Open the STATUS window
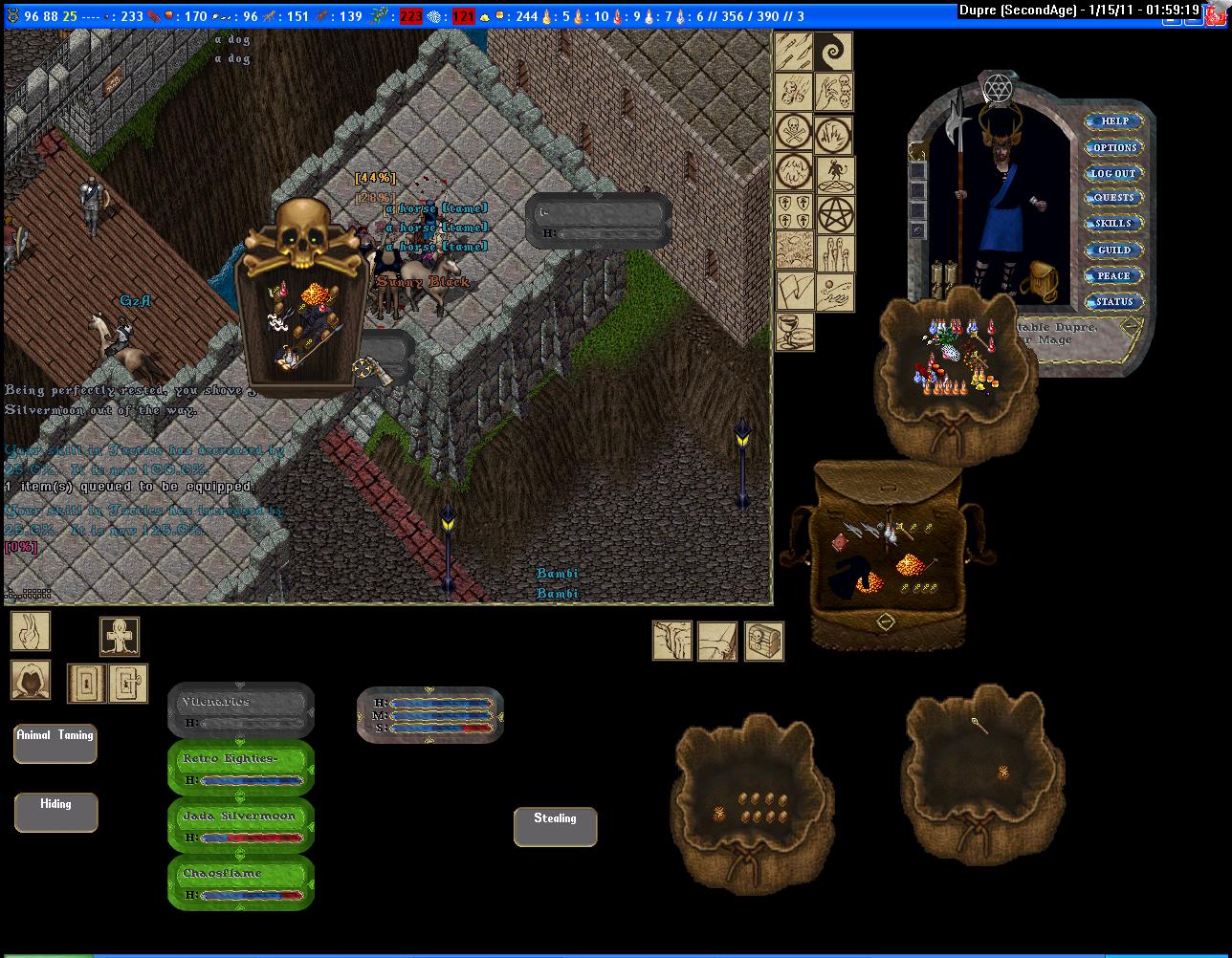The height and width of the screenshot is (958, 1232). coord(1113,301)
